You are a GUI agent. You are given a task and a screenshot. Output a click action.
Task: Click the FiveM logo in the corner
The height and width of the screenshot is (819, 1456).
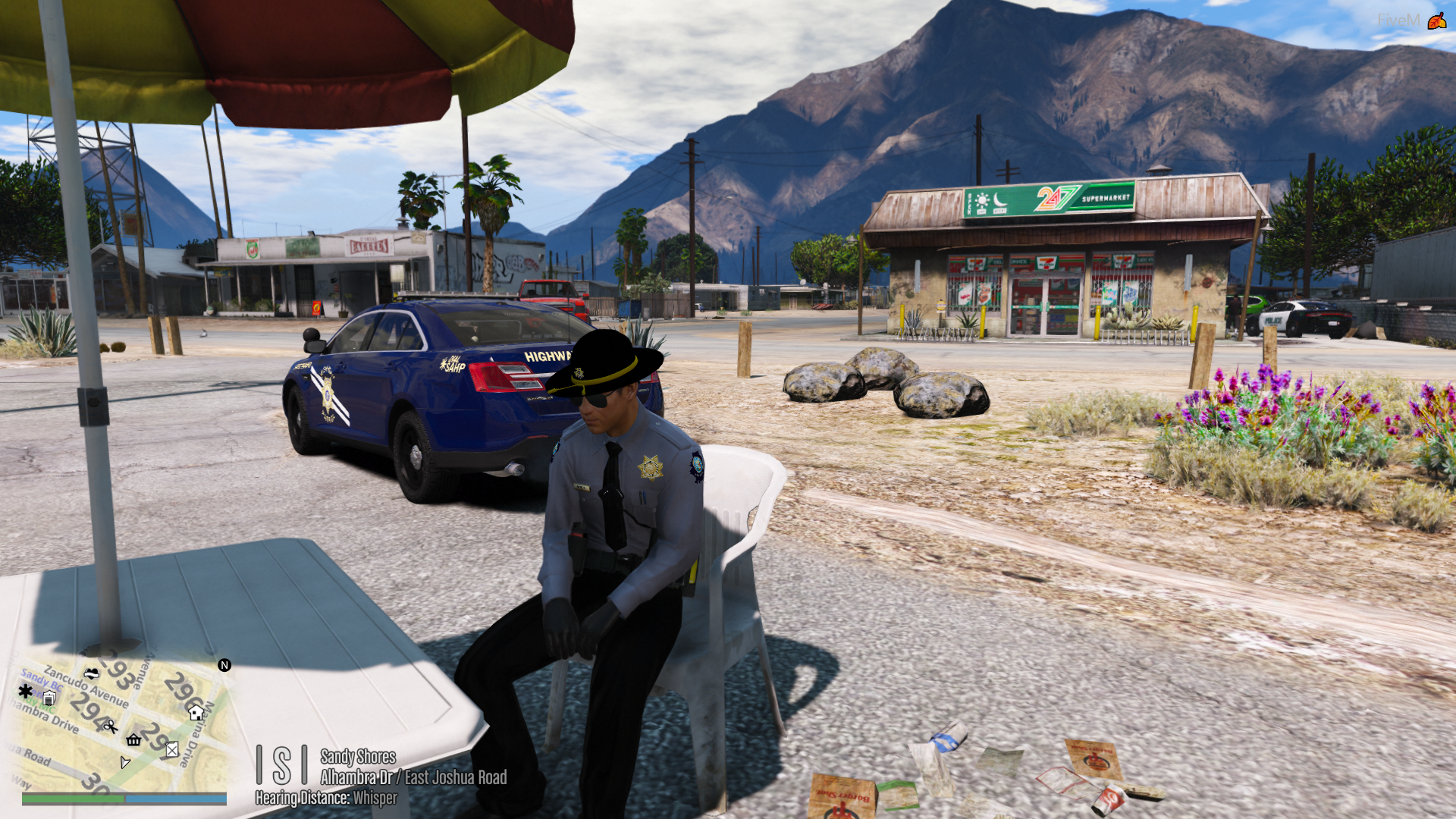1436,20
